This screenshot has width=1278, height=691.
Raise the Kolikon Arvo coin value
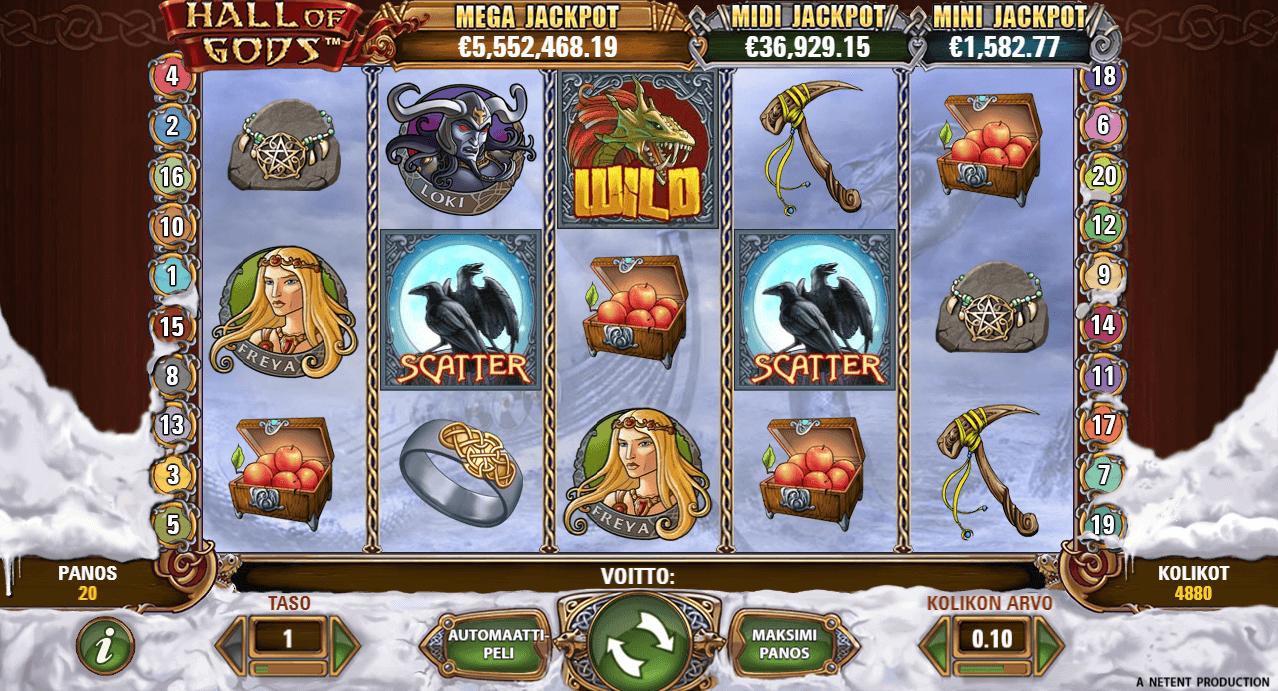pyautogui.click(x=1047, y=639)
